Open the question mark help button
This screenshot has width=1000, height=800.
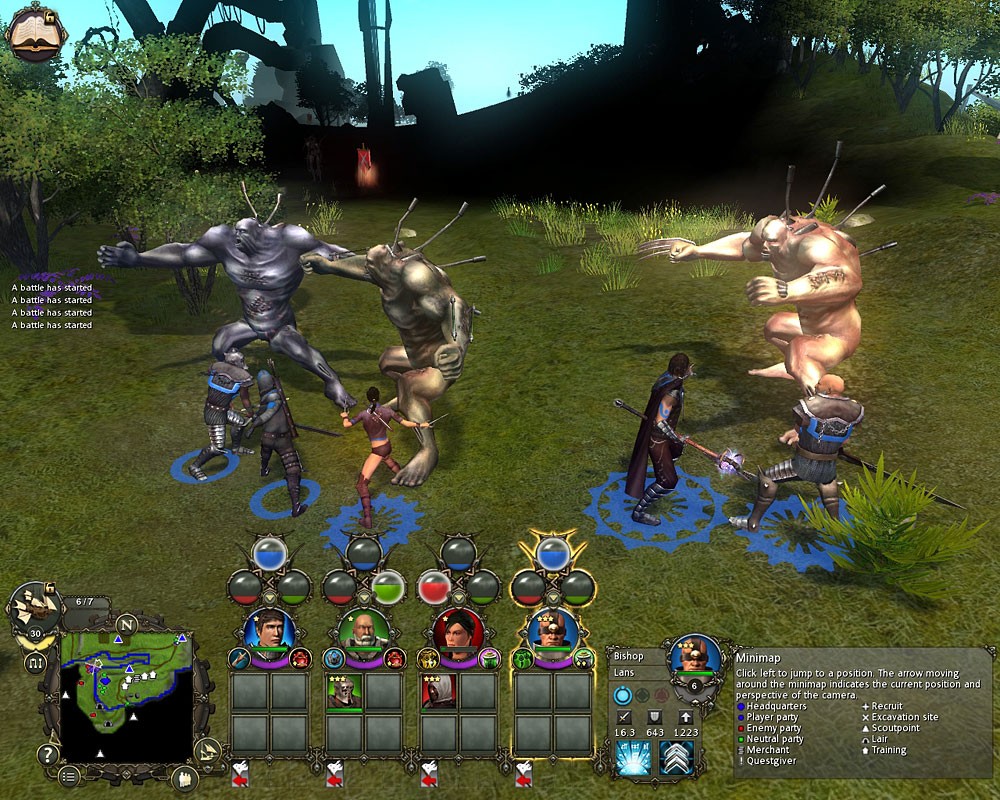(x=47, y=754)
